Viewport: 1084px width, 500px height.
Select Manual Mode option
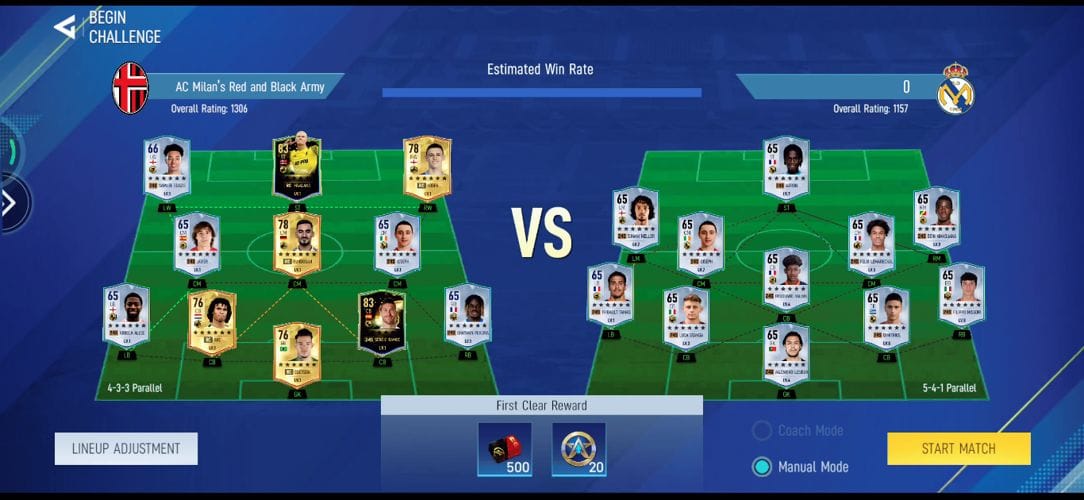763,466
